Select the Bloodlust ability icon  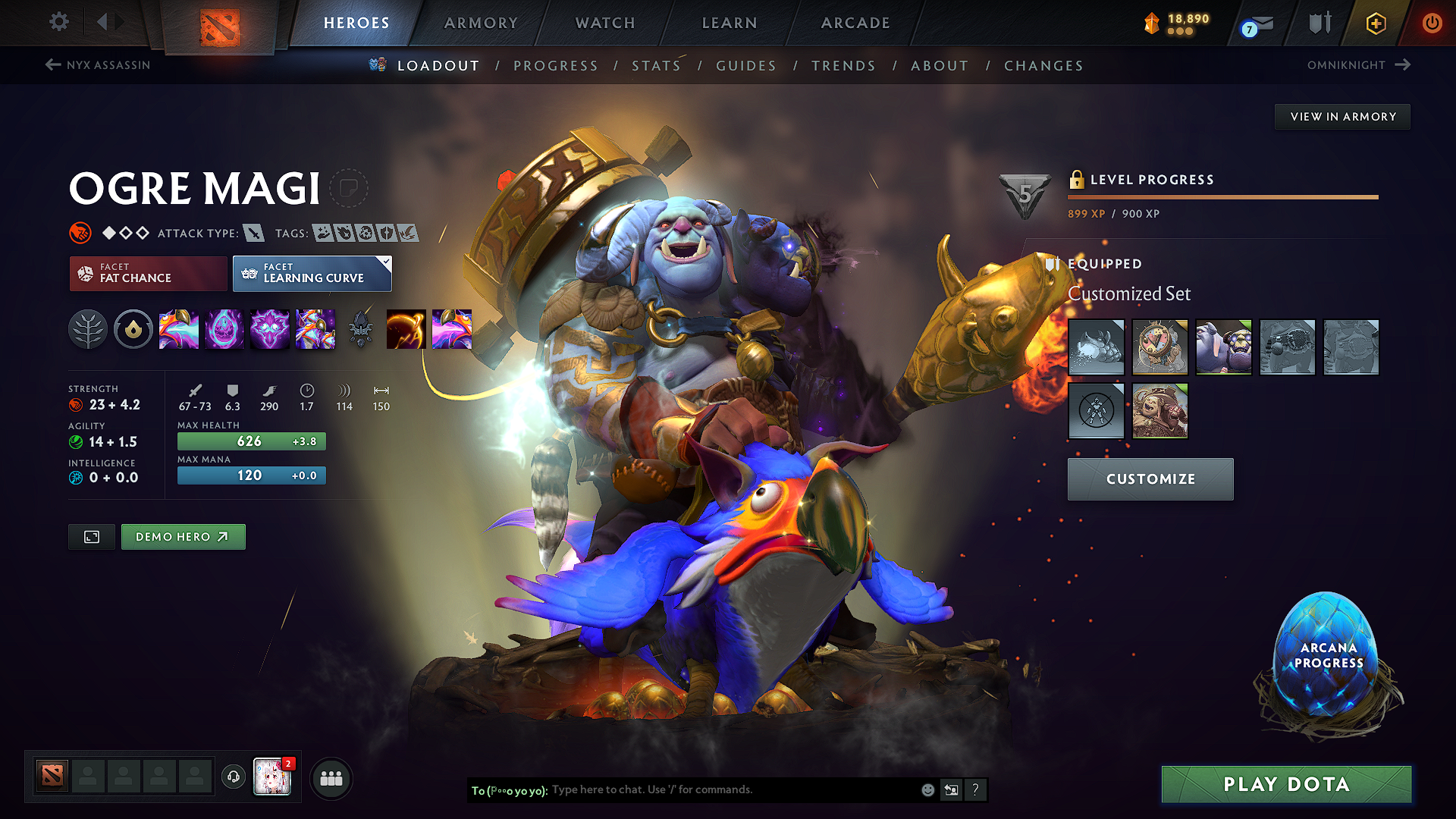[x=270, y=329]
